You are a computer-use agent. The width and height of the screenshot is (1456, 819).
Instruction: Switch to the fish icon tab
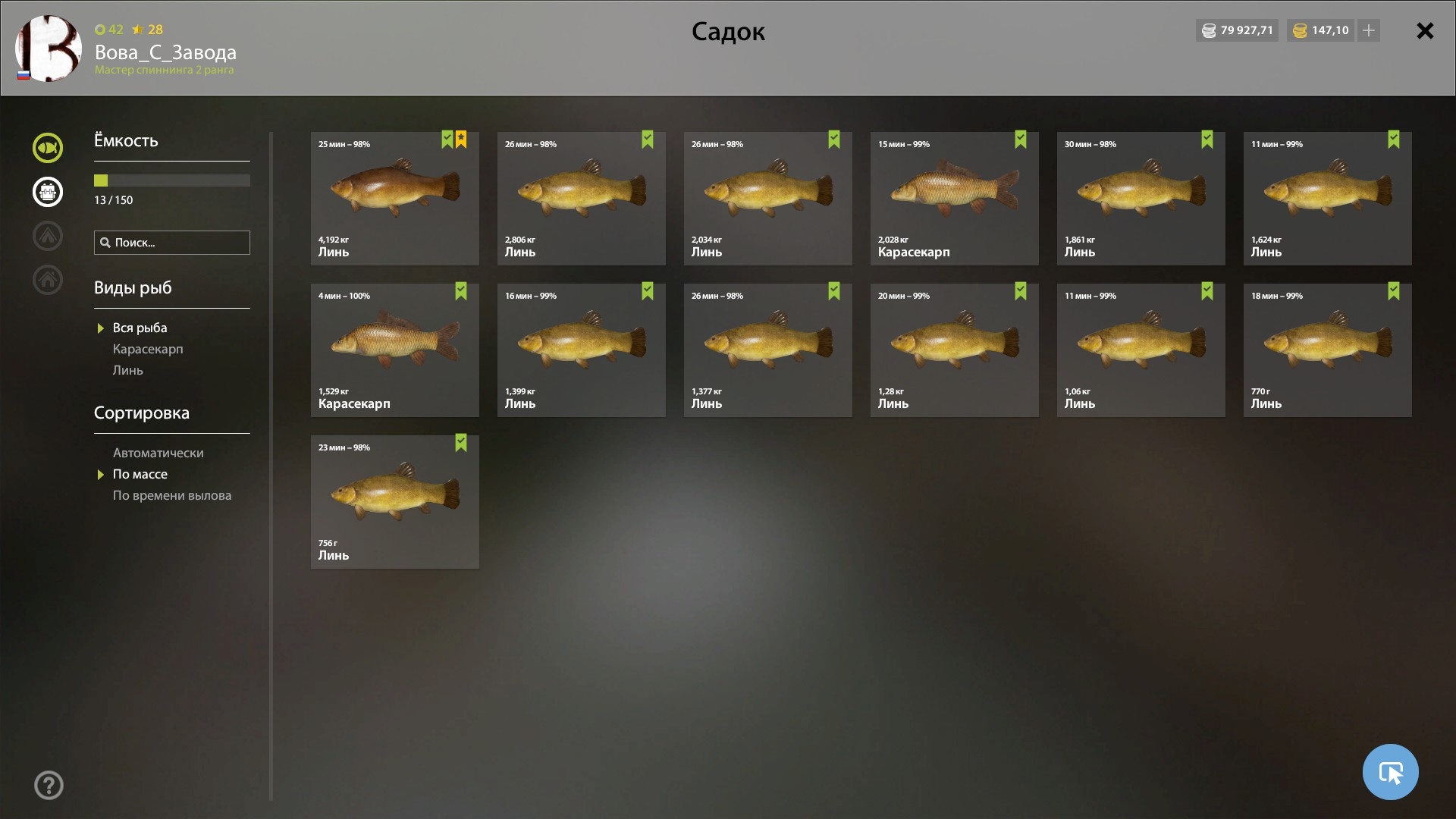point(48,148)
